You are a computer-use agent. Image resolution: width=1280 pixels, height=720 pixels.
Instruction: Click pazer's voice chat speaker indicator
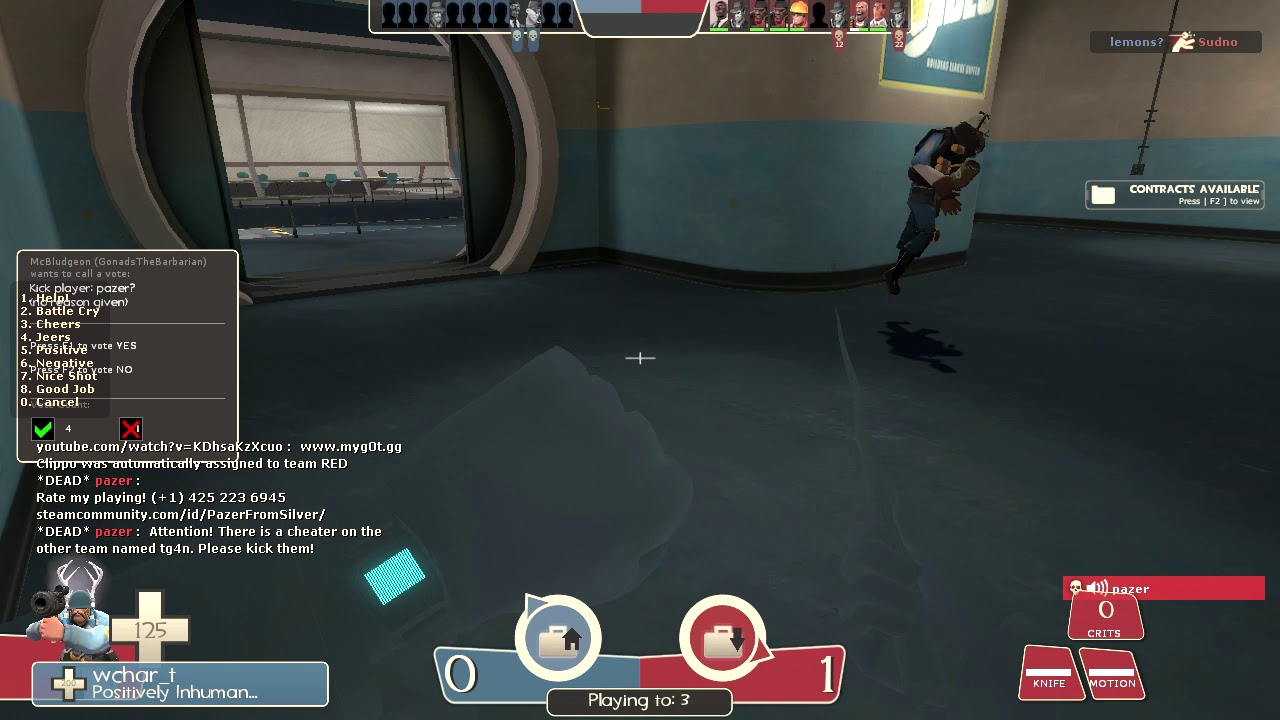(1097, 589)
